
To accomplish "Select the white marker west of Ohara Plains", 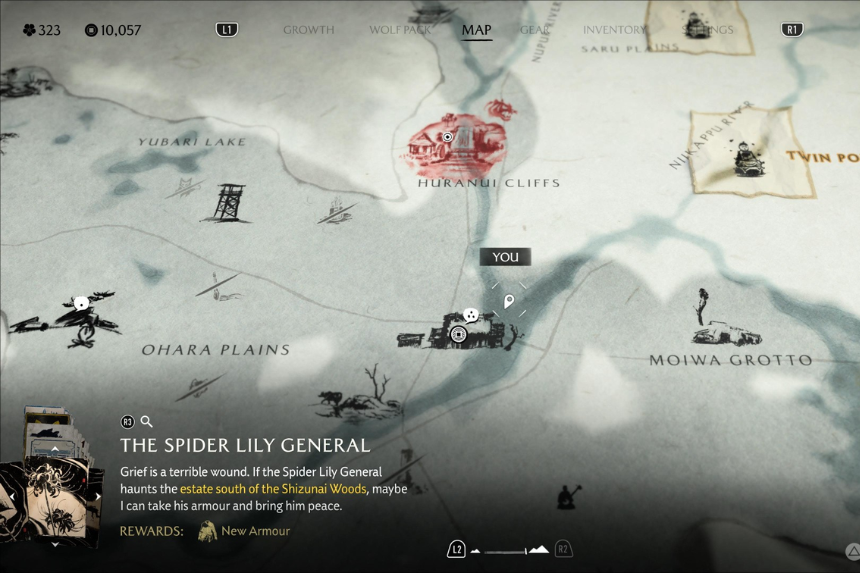I will (x=81, y=303).
